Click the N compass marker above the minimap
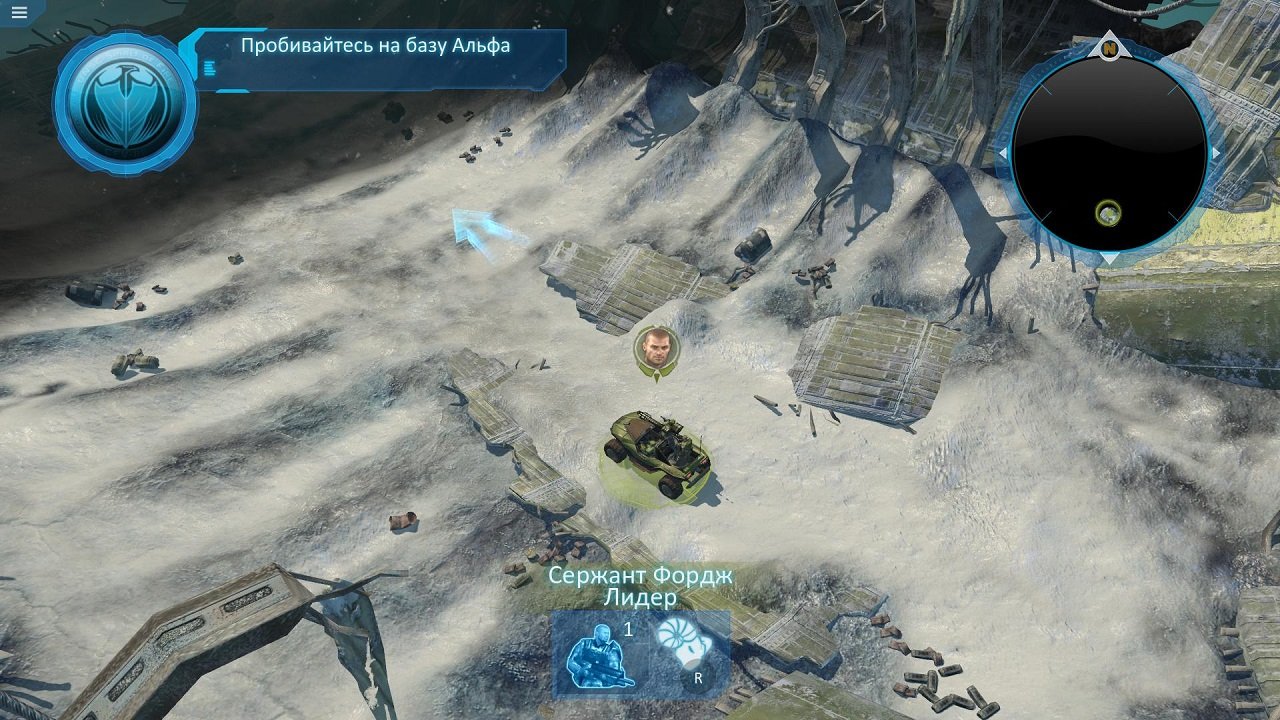1280x720 pixels. pos(1108,47)
